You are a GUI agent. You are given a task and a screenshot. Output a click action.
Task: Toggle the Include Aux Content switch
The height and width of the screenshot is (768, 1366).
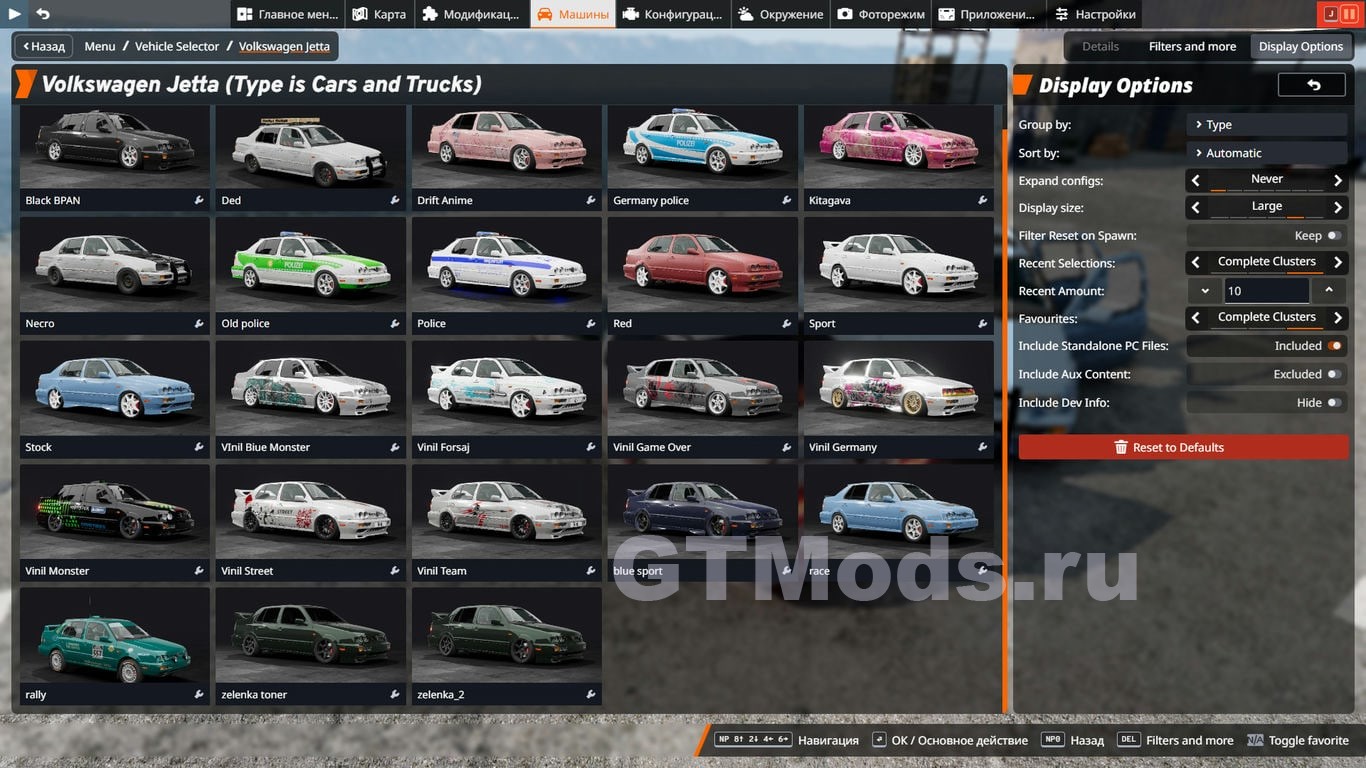(1334, 374)
